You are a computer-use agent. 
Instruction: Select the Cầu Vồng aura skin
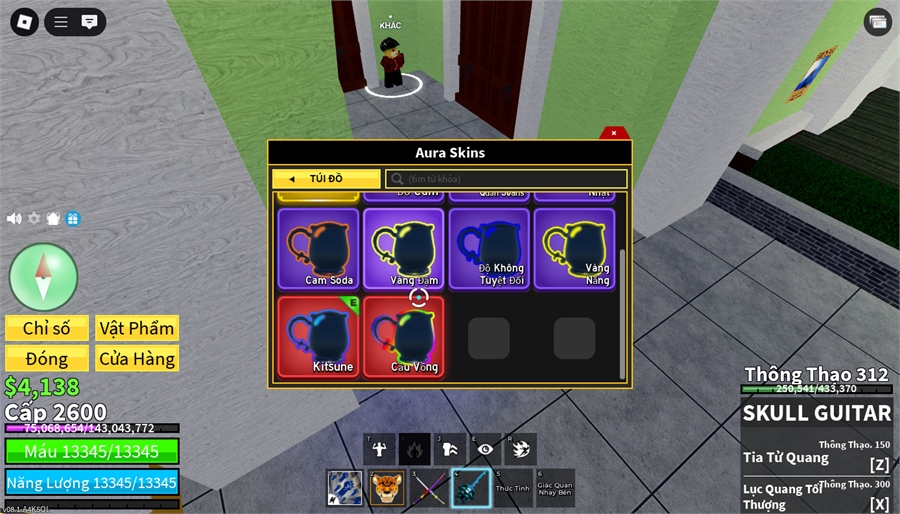coord(404,336)
